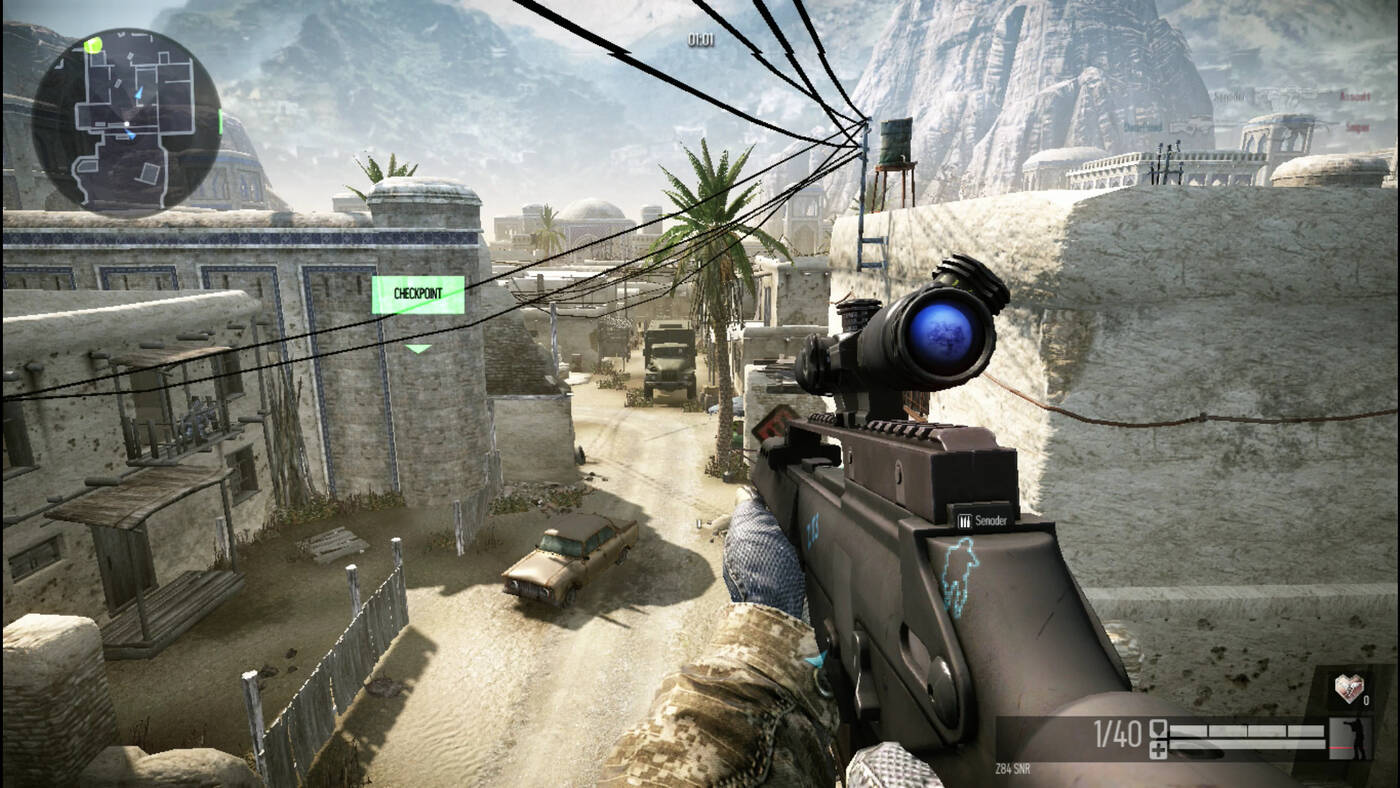This screenshot has height=788, width=1400.
Task: Click the circular minimap
Action: click(127, 119)
